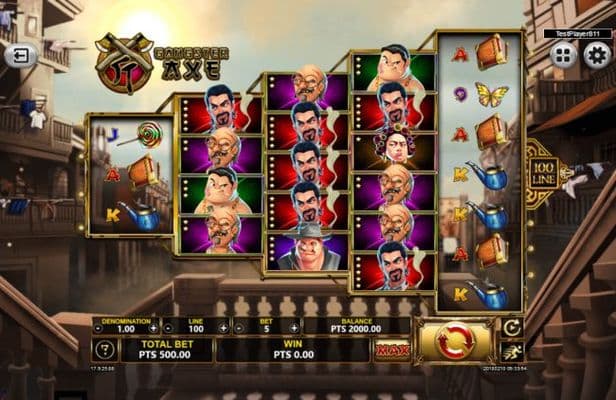Image resolution: width=616 pixels, height=400 pixels.
Task: Open the four-square grid menu
Action: (565, 54)
